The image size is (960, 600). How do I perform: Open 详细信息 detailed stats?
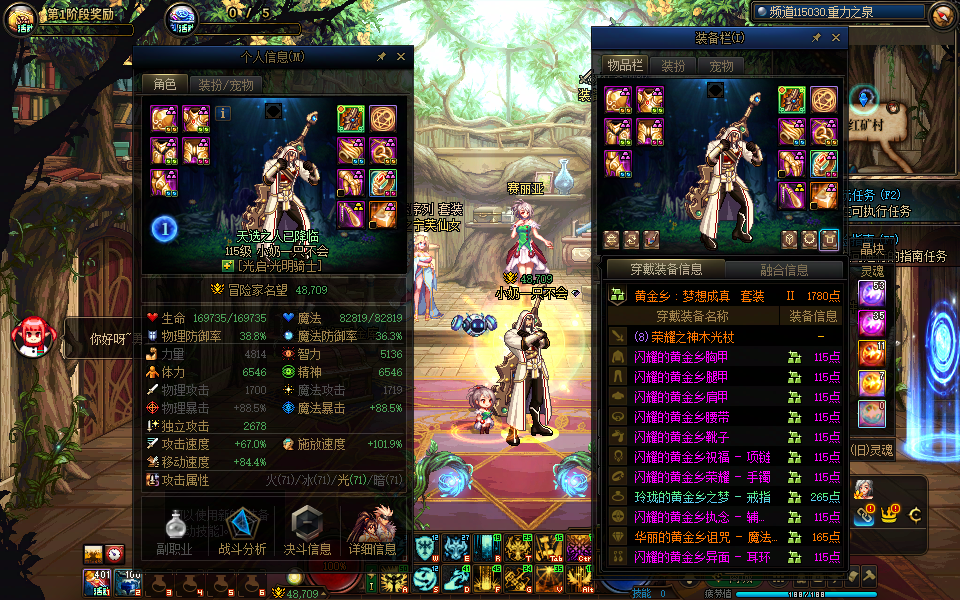point(372,528)
